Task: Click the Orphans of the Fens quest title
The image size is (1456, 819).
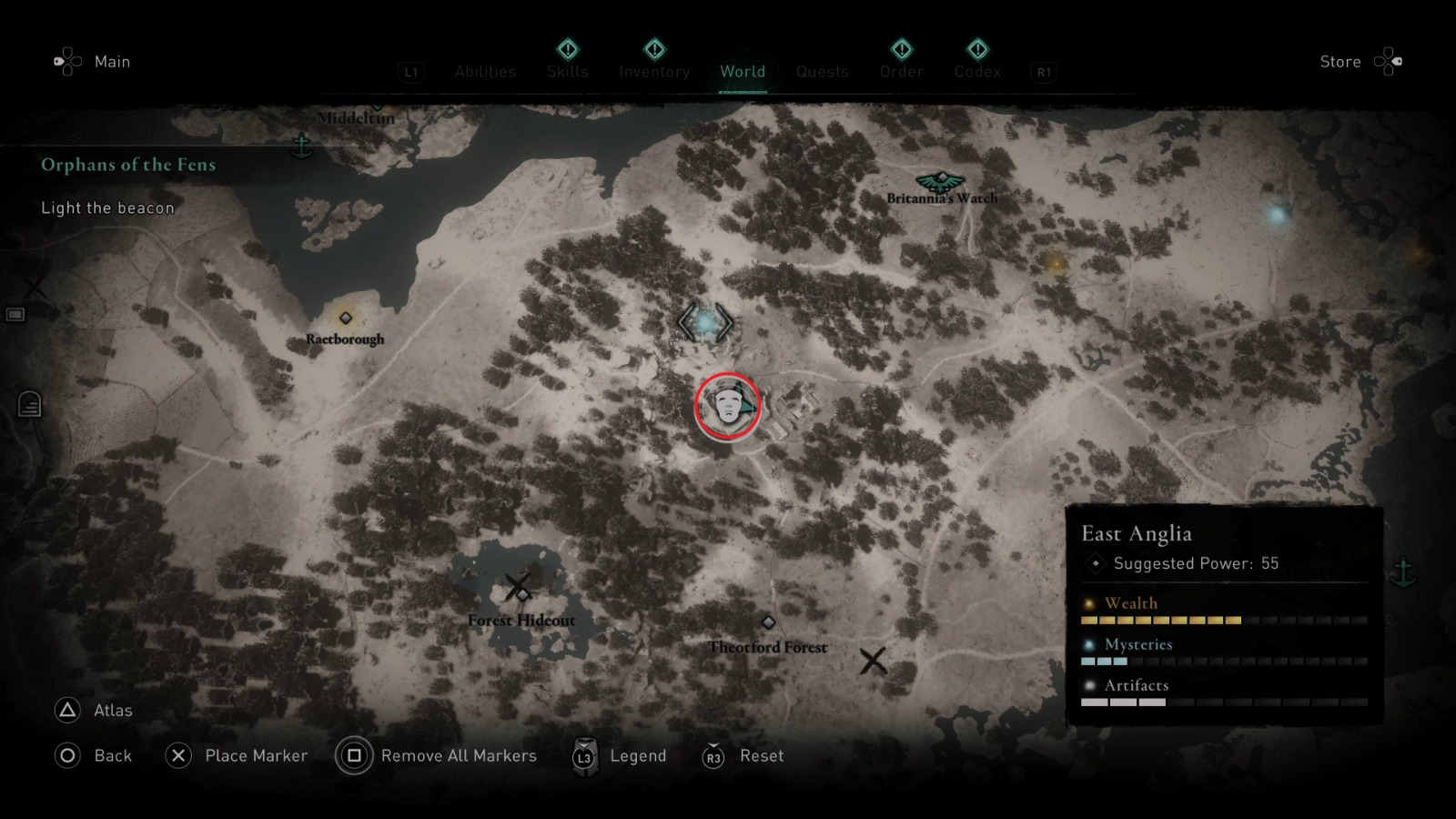Action: [127, 165]
